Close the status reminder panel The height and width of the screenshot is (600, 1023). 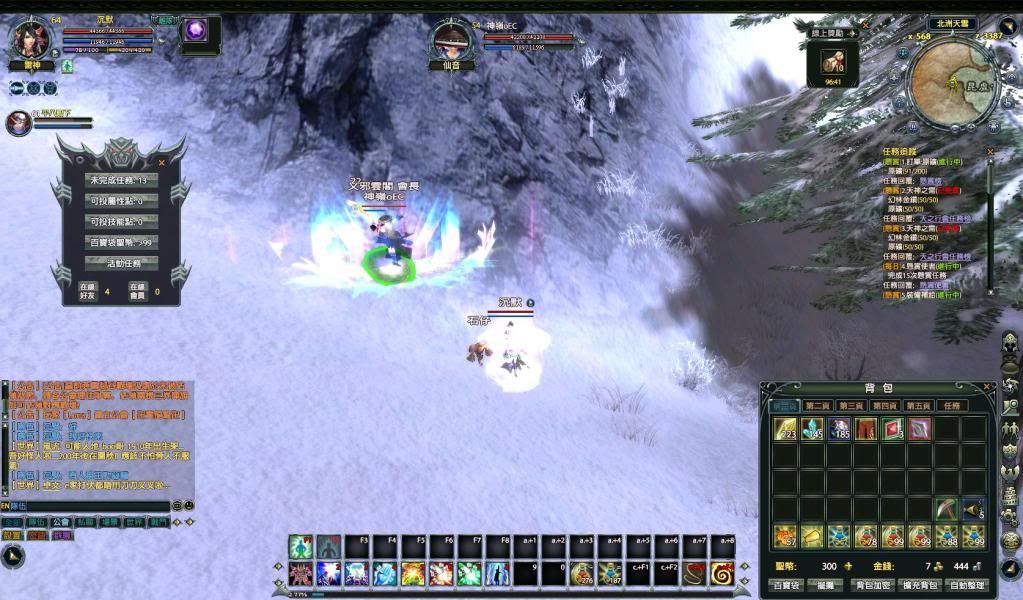tap(161, 162)
